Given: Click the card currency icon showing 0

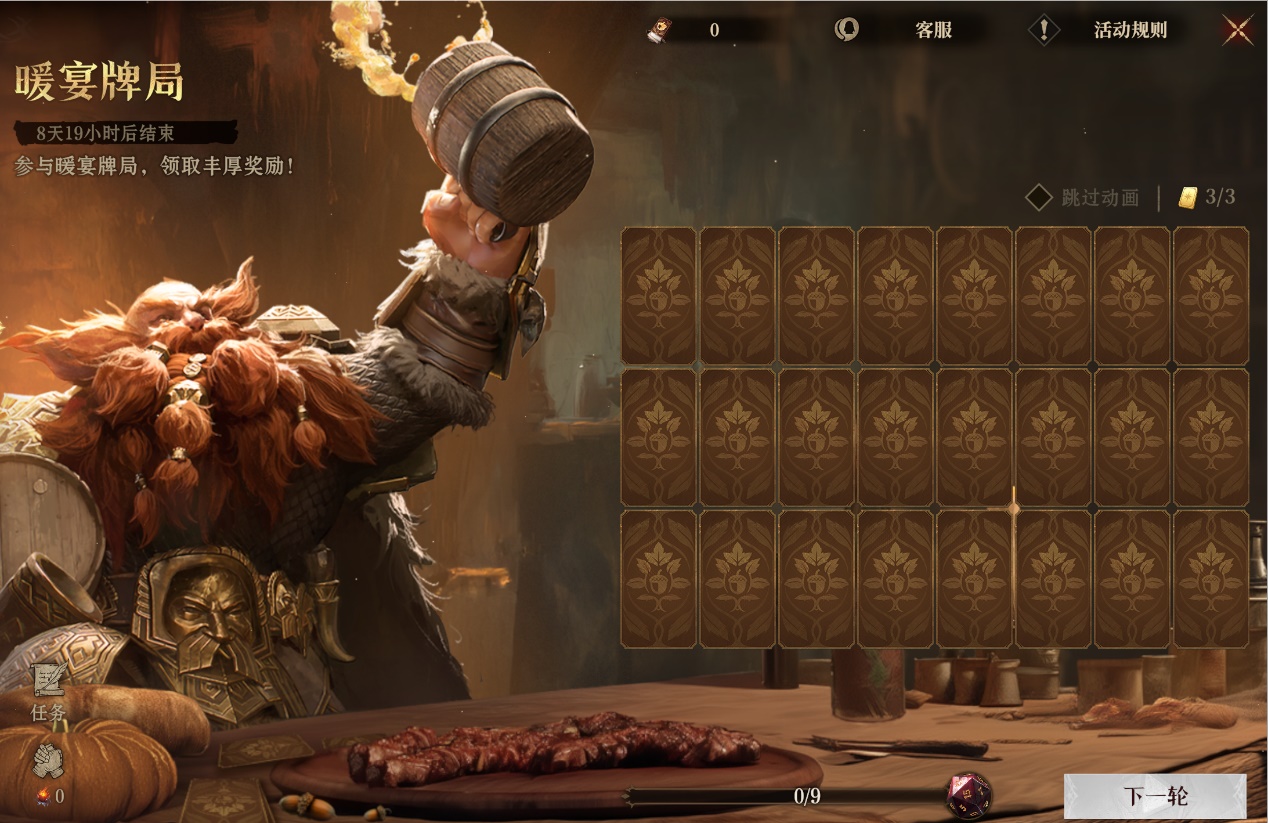Looking at the screenshot, I should [x=659, y=30].
